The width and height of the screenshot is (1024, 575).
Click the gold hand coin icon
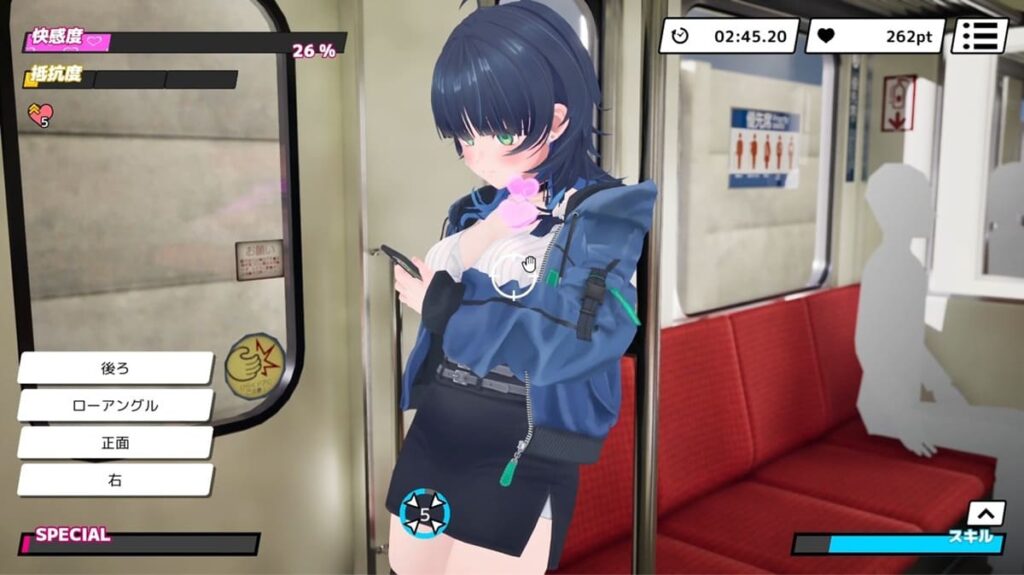tap(255, 366)
